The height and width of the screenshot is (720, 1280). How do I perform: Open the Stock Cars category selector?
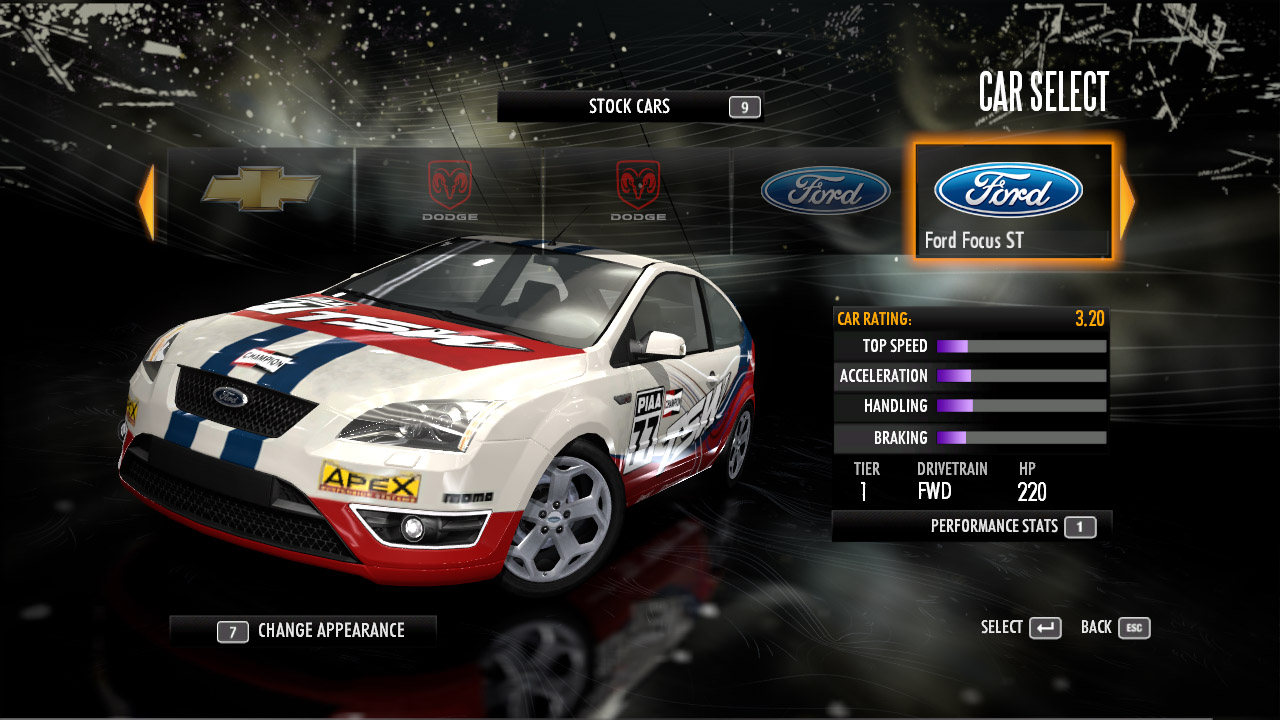point(630,107)
